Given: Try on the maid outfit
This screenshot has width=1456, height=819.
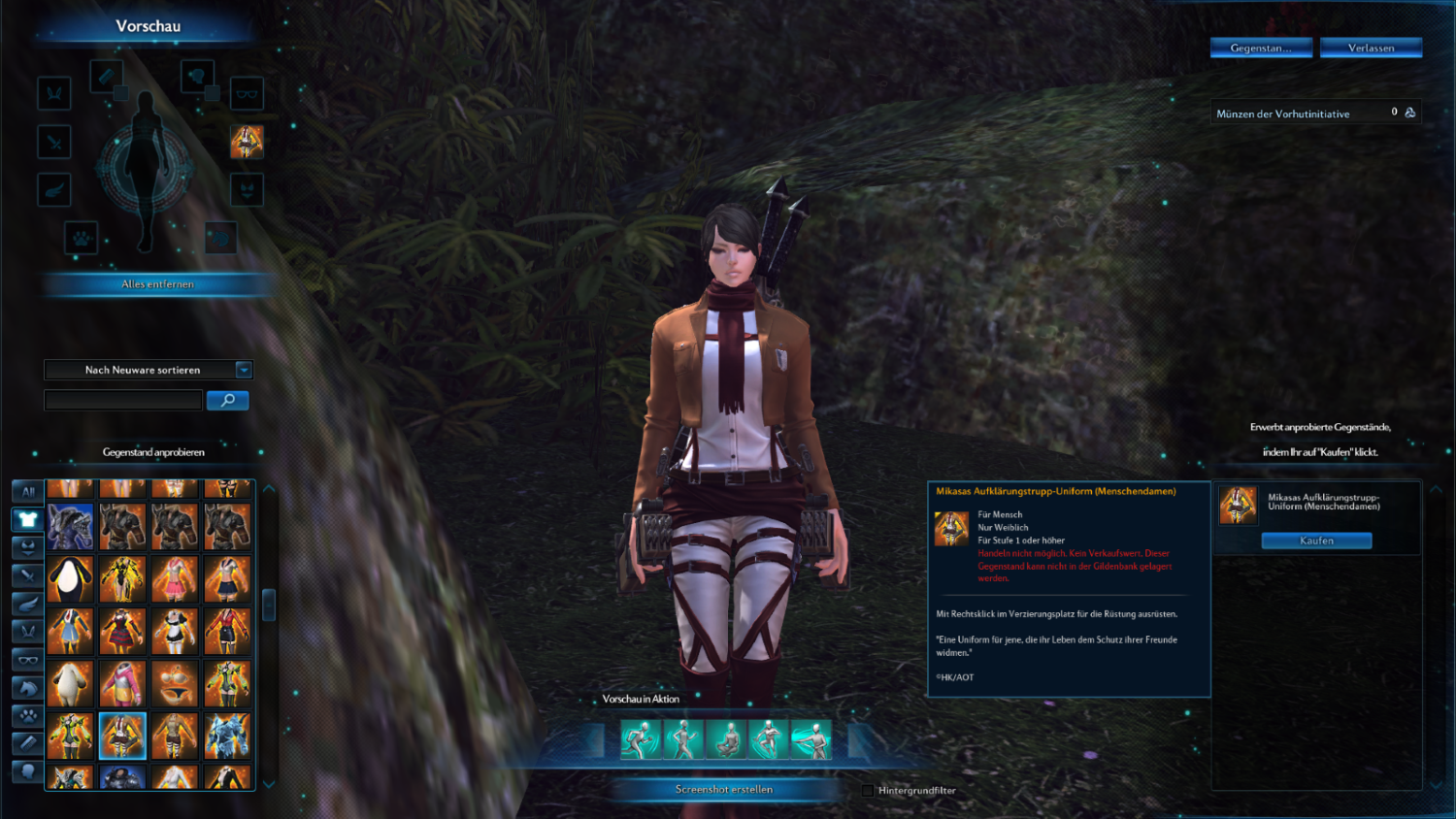Looking at the screenshot, I should [175, 631].
